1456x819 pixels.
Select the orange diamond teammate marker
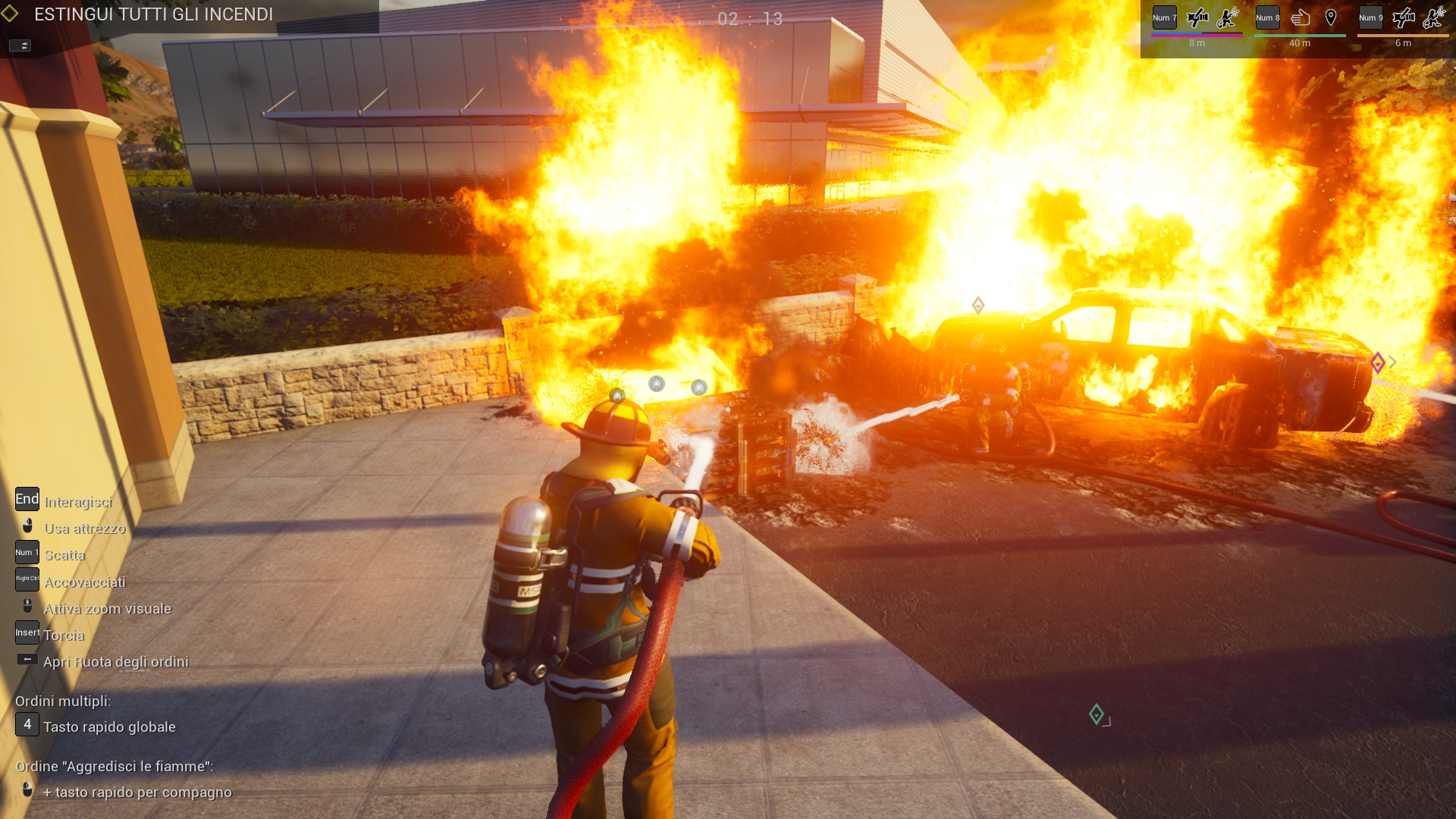click(x=978, y=306)
